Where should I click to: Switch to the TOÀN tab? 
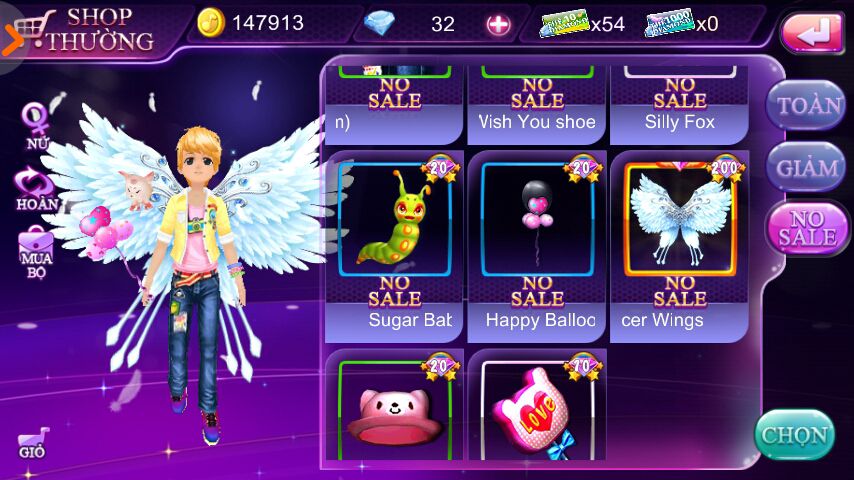(806, 105)
